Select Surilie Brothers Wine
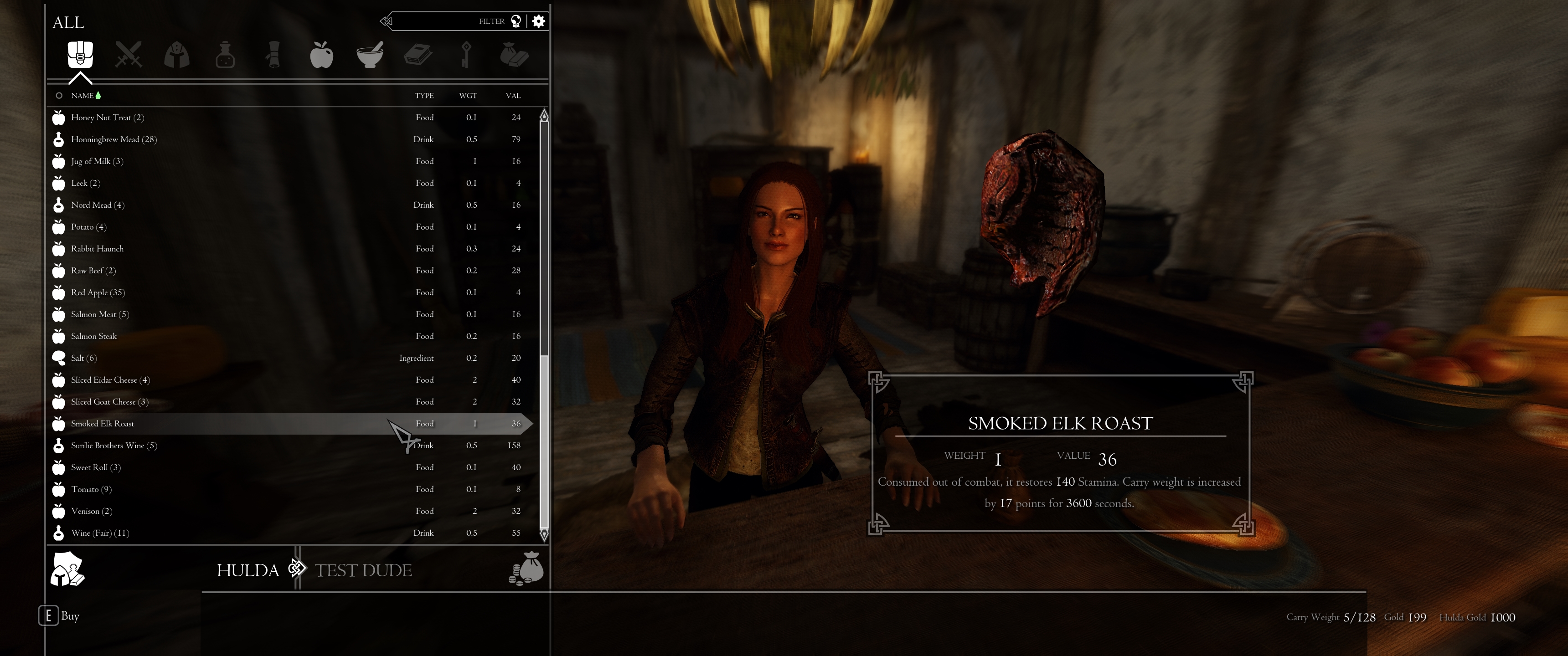Screen dimensions: 1568x656 (114, 446)
